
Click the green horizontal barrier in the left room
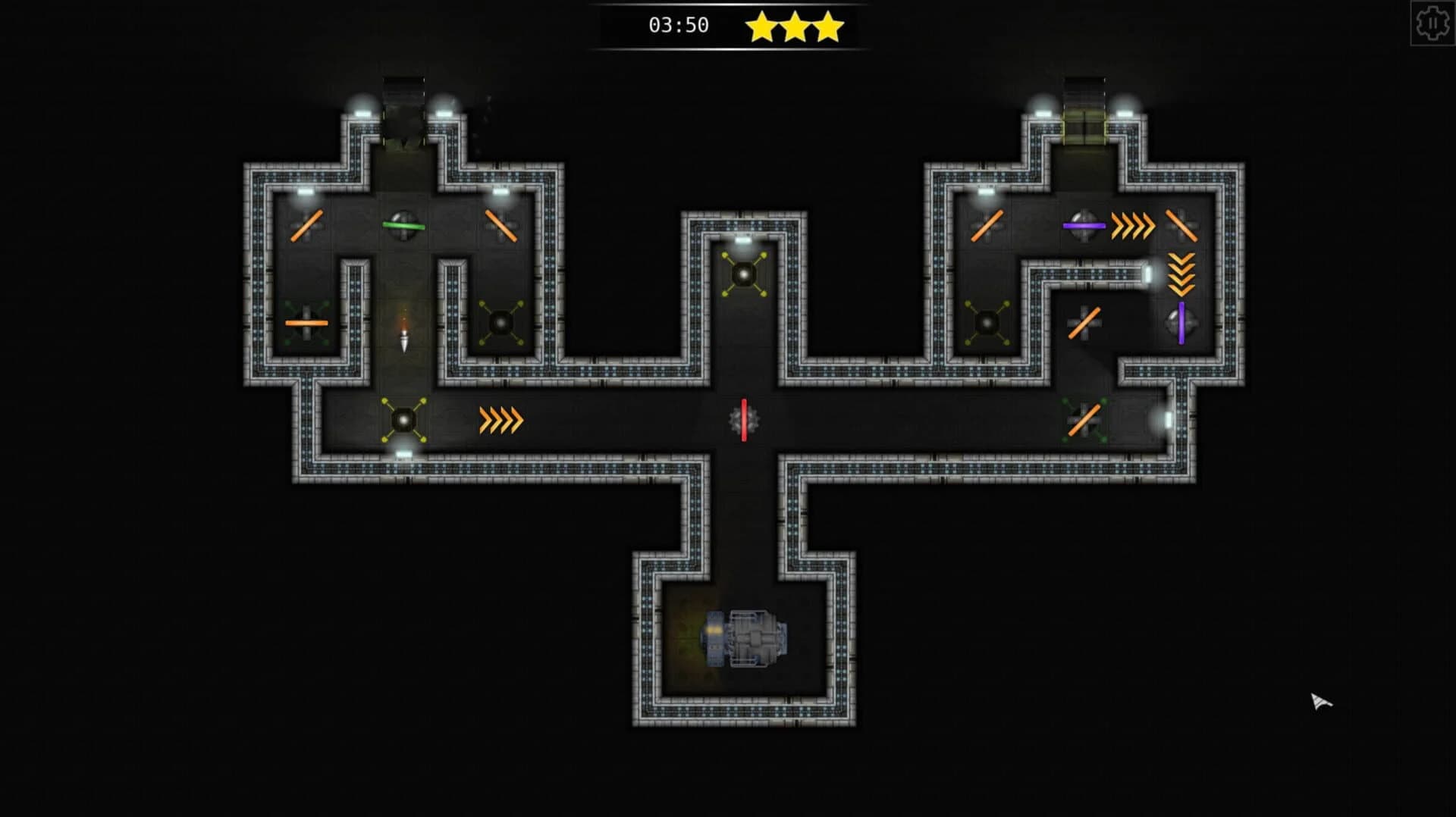coord(405,224)
